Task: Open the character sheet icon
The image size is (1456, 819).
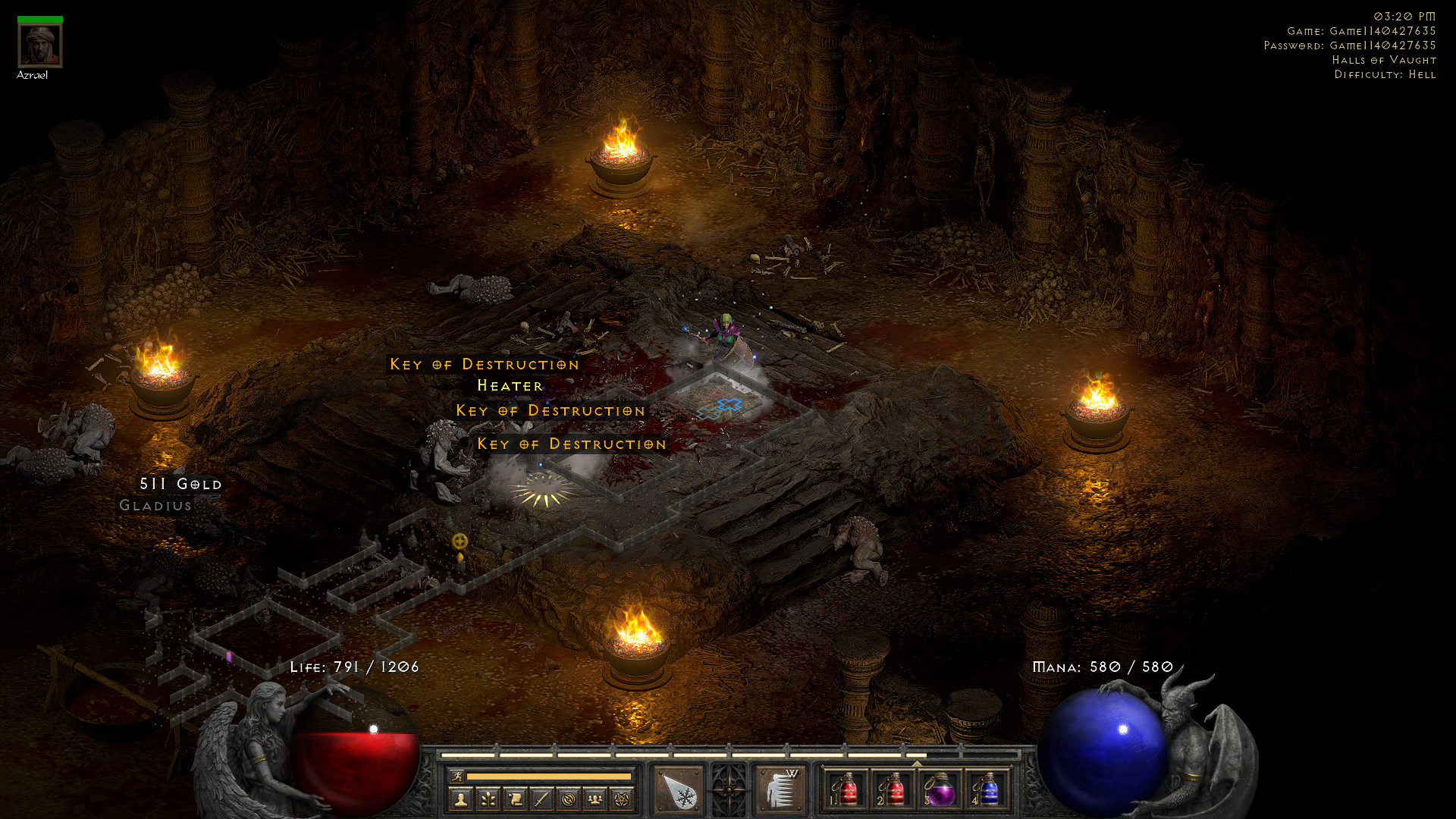Action: pyautogui.click(x=461, y=799)
